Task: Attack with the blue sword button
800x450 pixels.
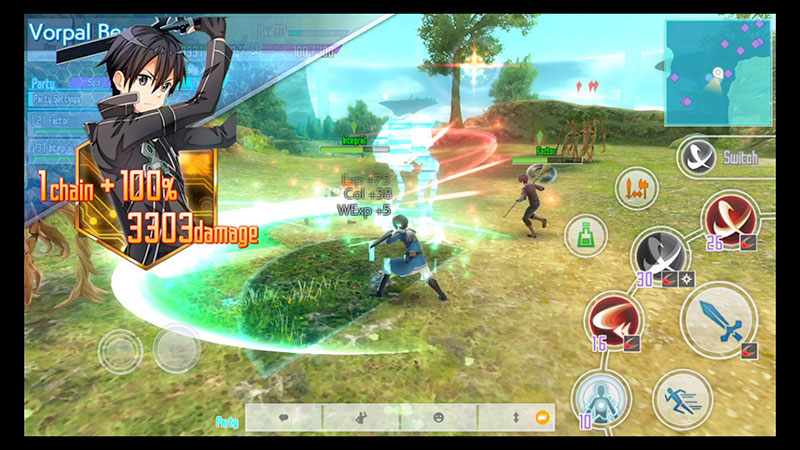Action: pos(718,318)
